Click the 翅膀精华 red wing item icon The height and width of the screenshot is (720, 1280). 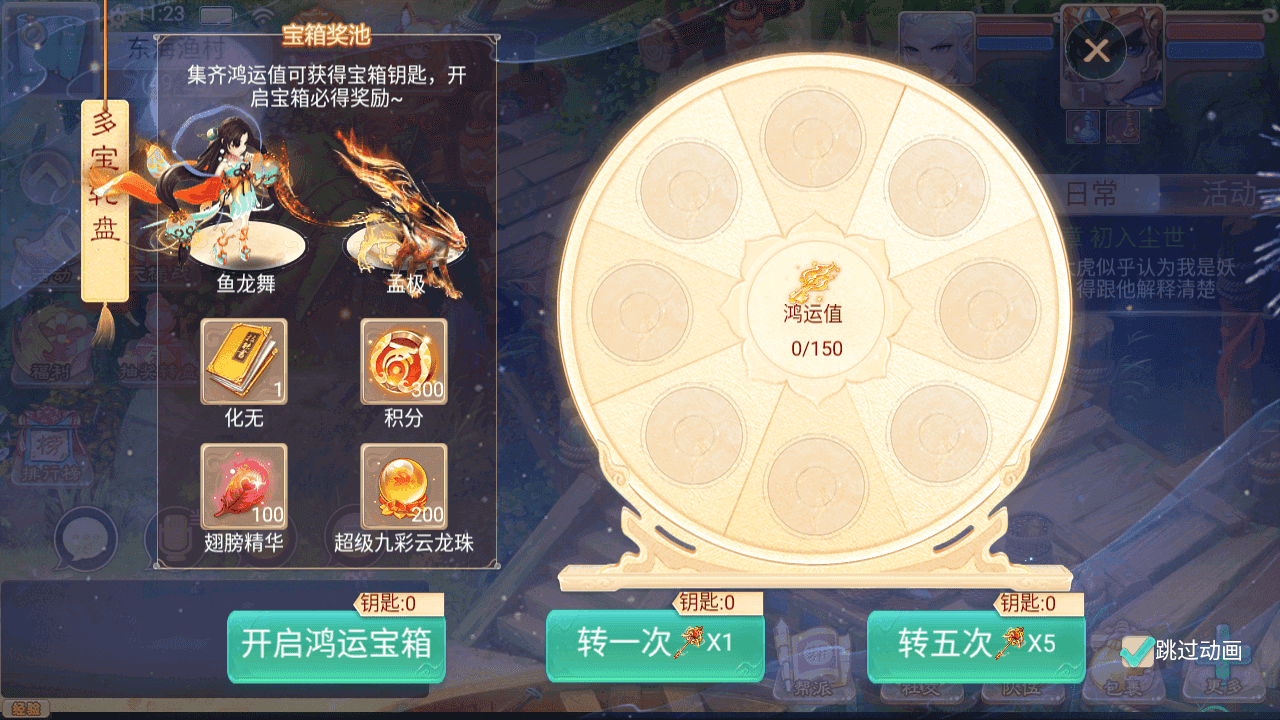(243, 487)
